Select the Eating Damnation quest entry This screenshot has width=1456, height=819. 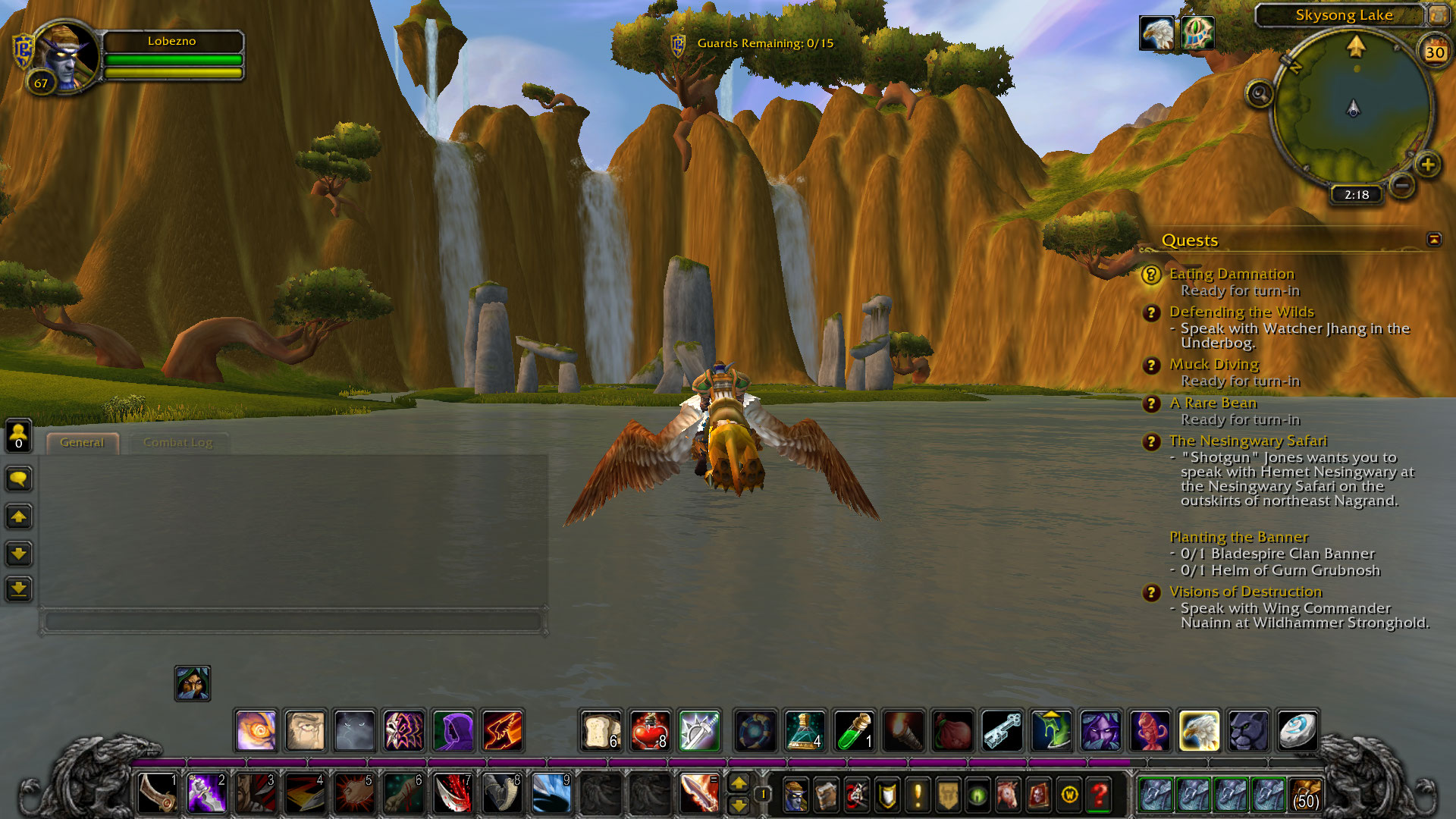(x=1232, y=274)
